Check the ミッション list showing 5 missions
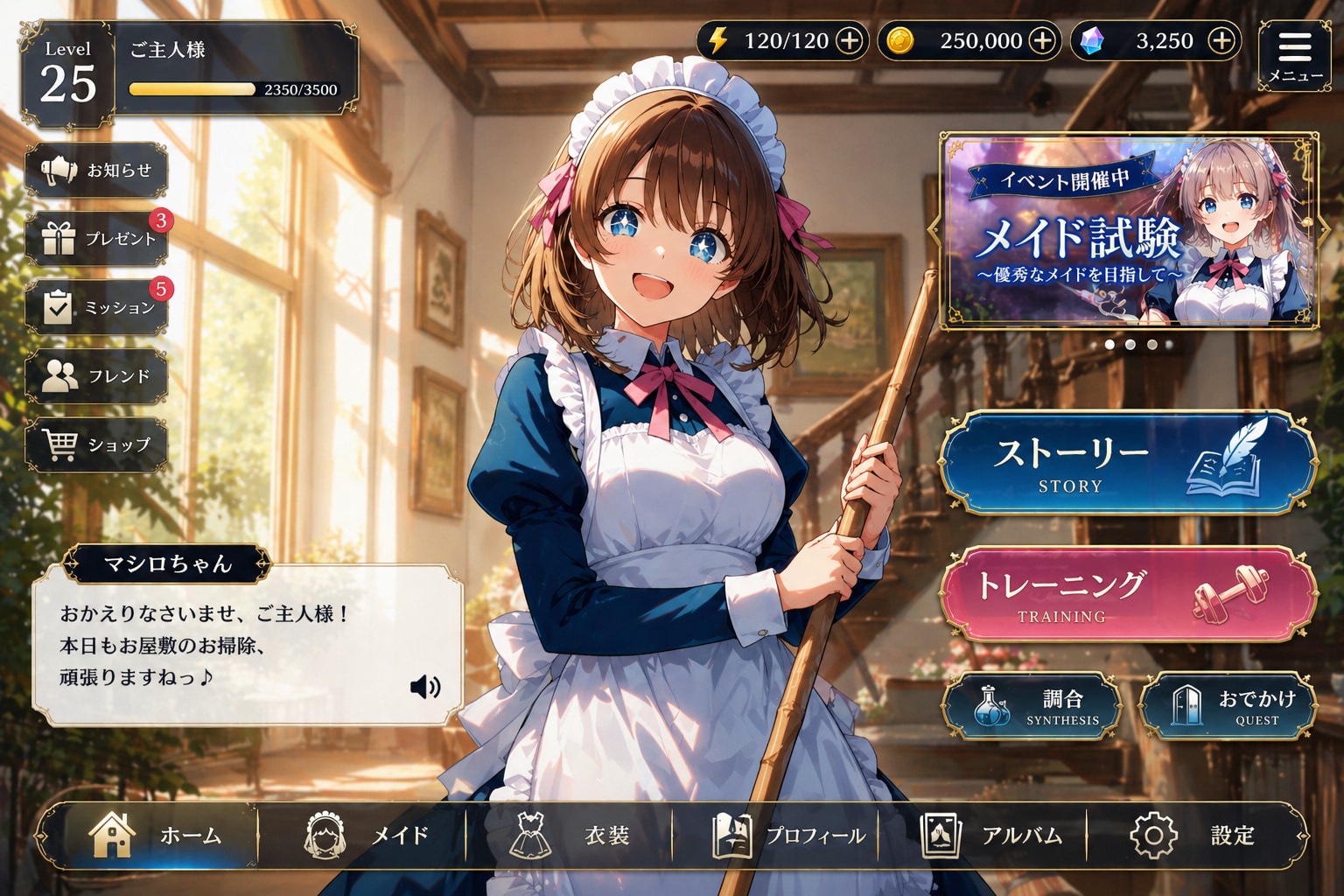The image size is (1344, 896). click(x=99, y=307)
